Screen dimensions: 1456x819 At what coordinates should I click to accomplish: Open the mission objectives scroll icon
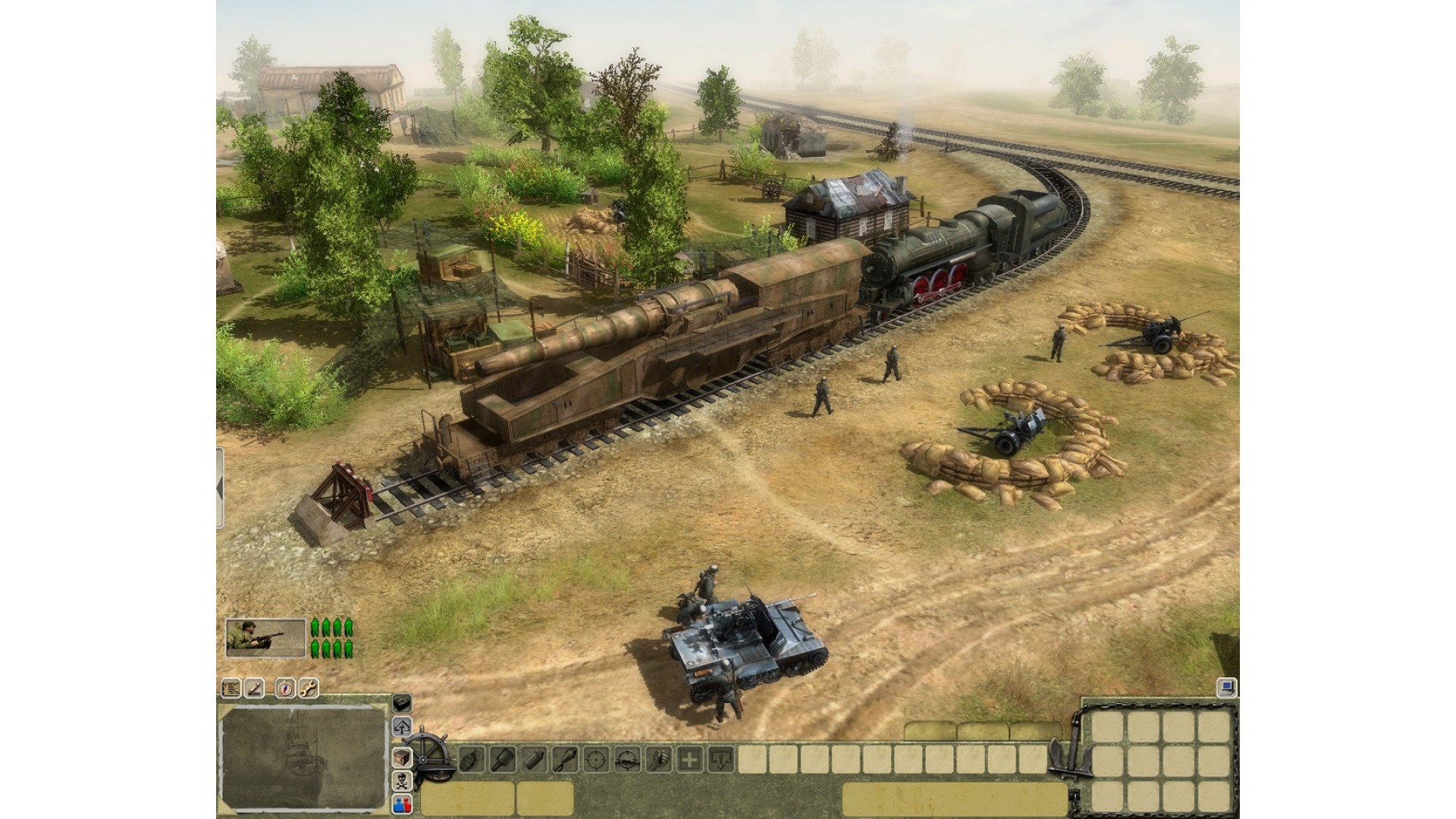[231, 689]
